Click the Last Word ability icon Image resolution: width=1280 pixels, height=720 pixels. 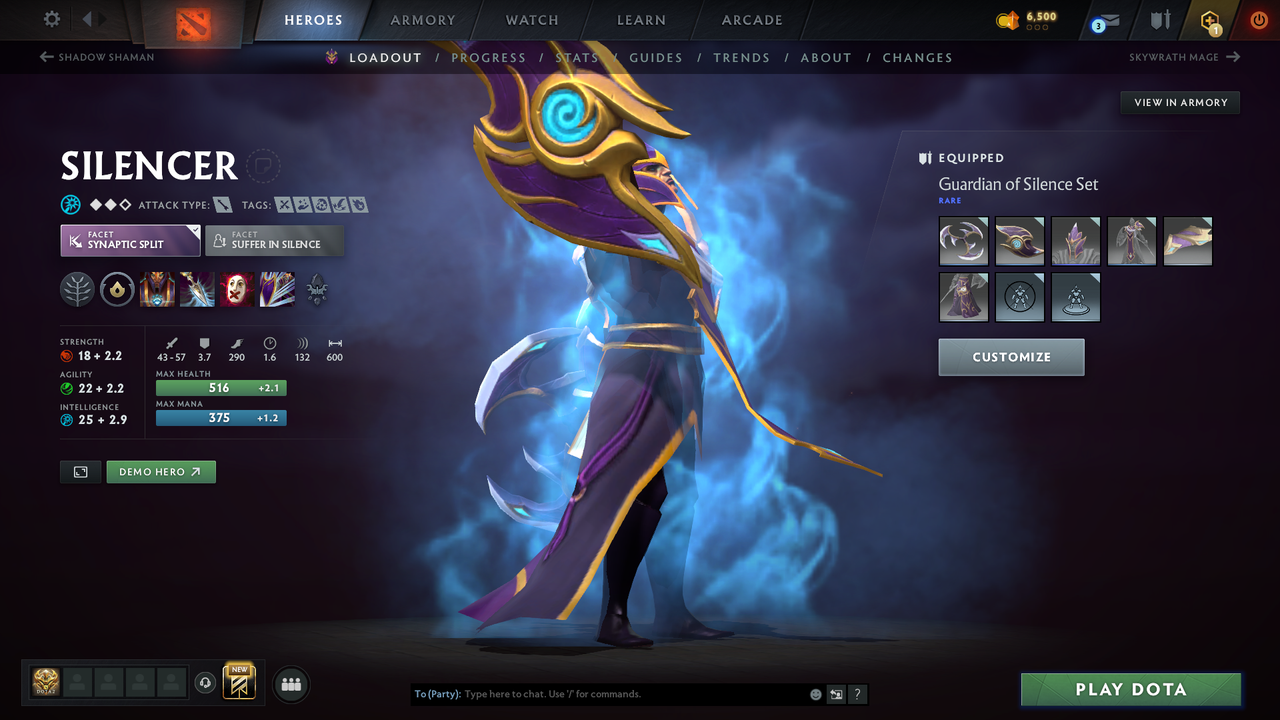pyautogui.click(x=237, y=290)
